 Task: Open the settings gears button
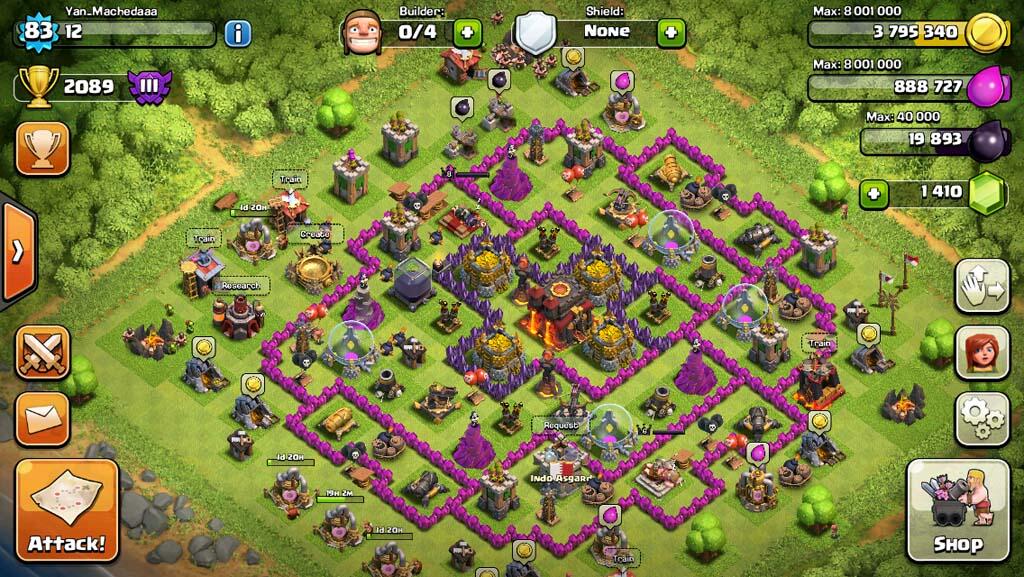(981, 418)
